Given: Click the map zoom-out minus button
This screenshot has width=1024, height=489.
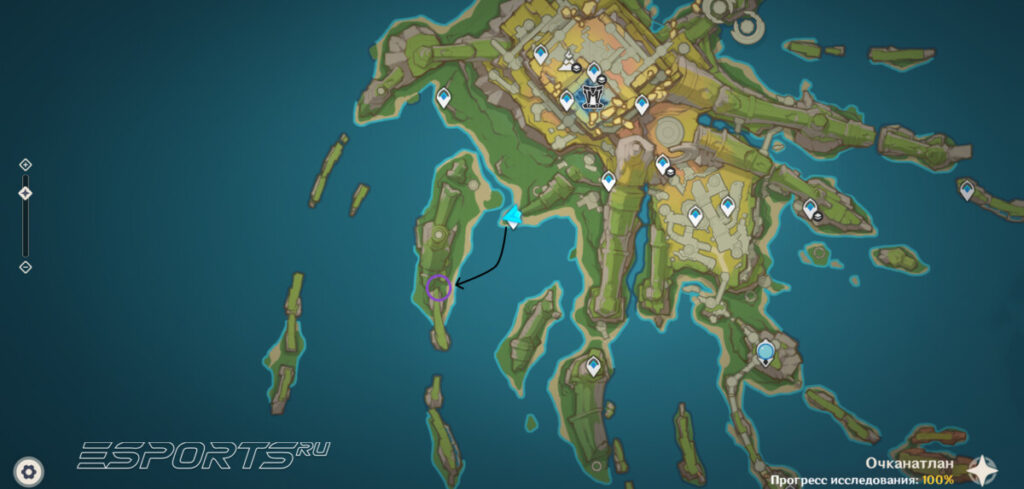Looking at the screenshot, I should click(26, 267).
